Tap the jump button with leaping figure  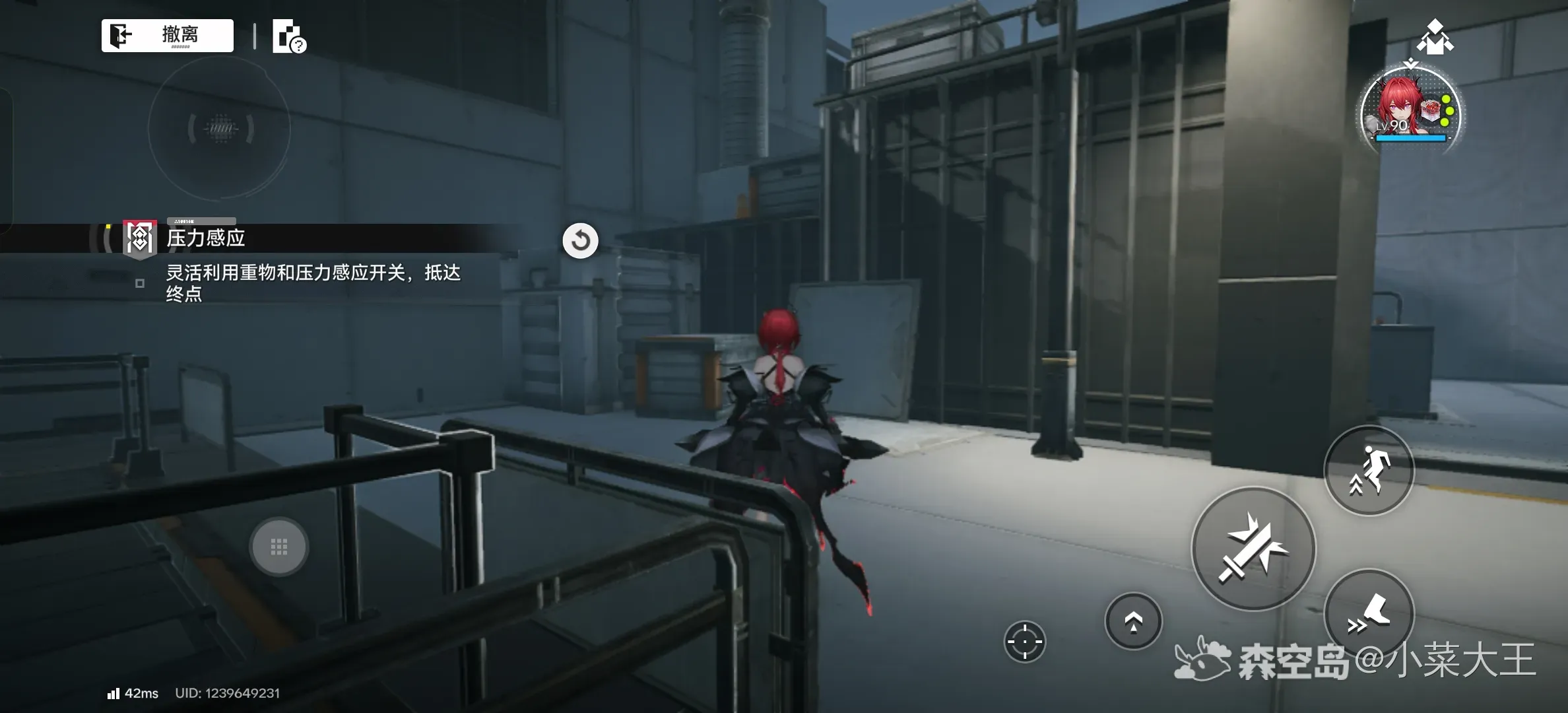[x=1369, y=470]
